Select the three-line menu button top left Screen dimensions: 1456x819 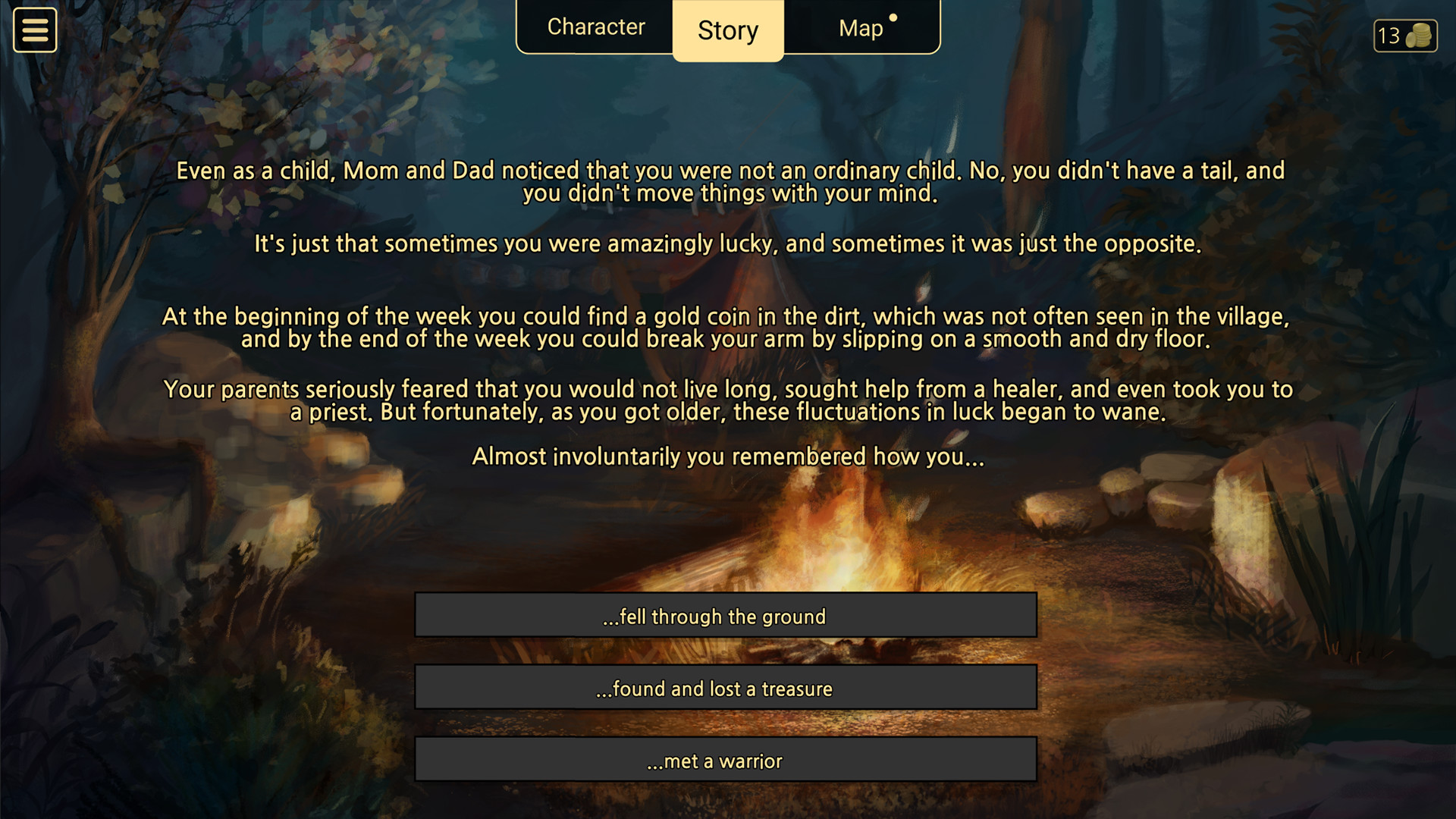pyautogui.click(x=34, y=30)
